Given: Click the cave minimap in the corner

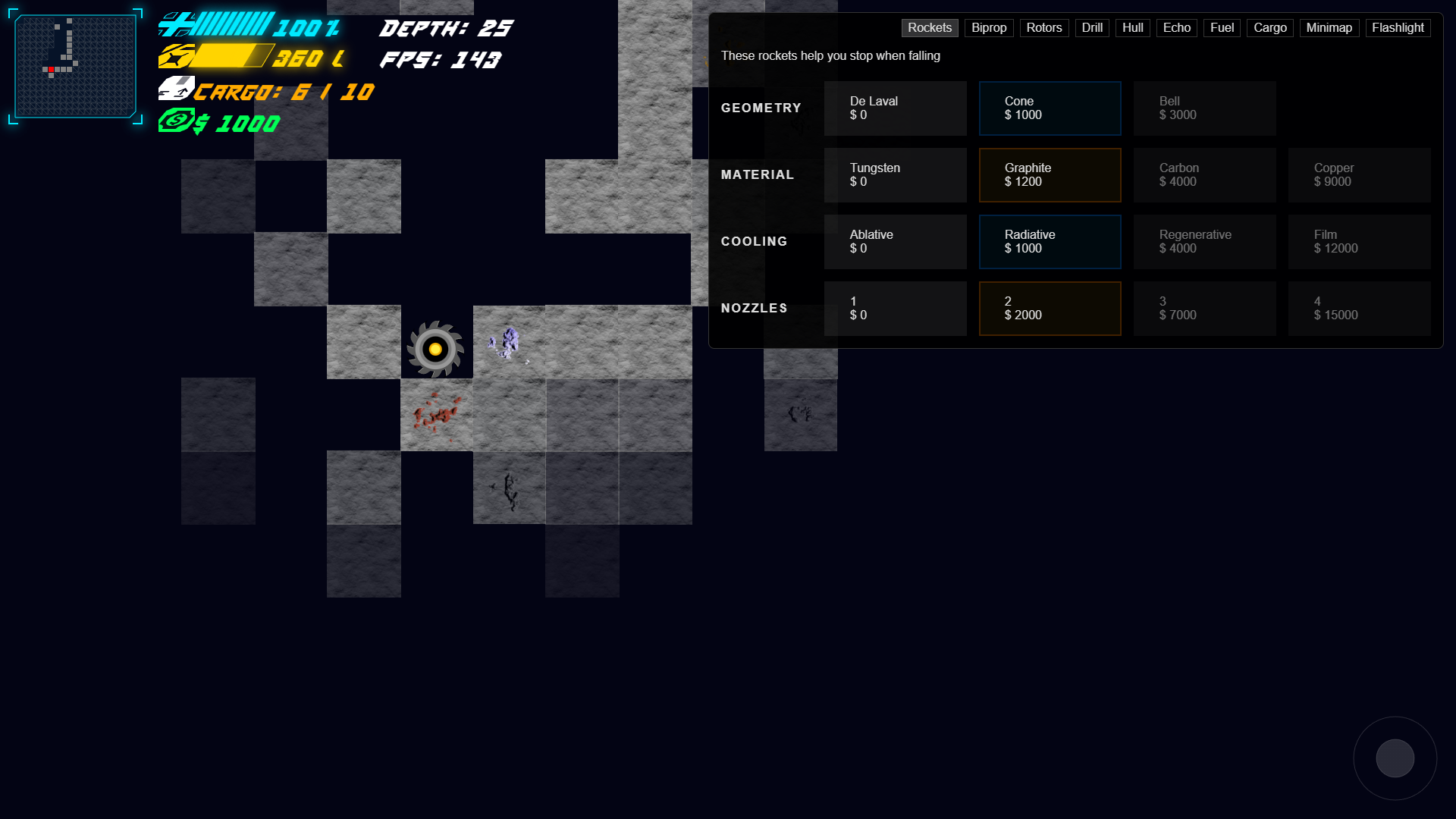Looking at the screenshot, I should tap(75, 67).
